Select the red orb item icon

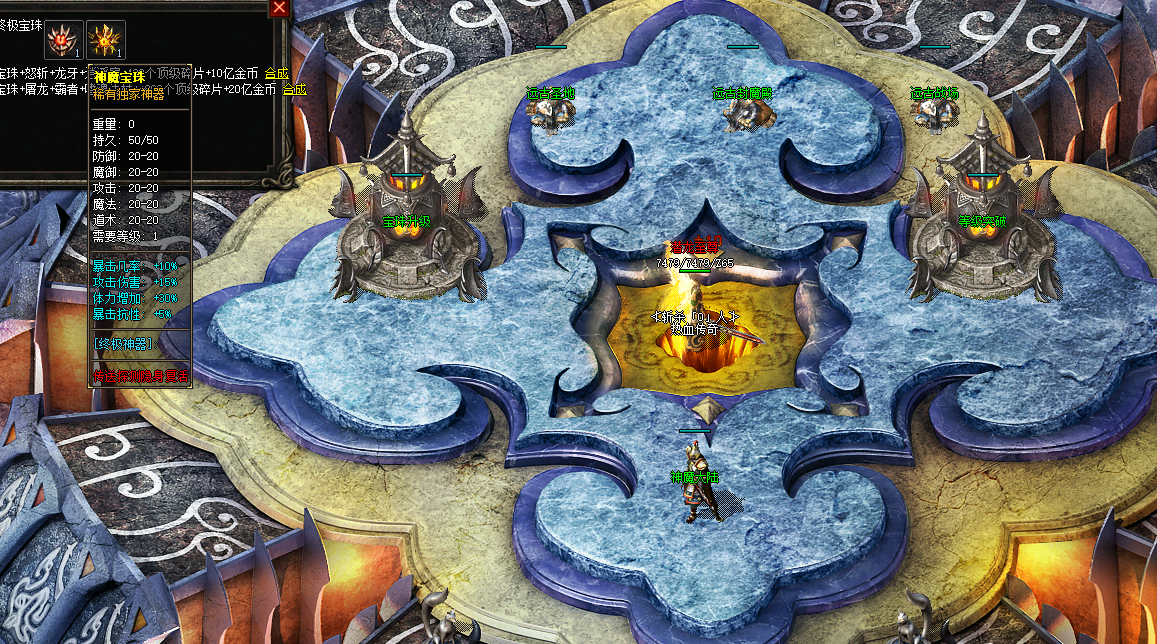(63, 40)
